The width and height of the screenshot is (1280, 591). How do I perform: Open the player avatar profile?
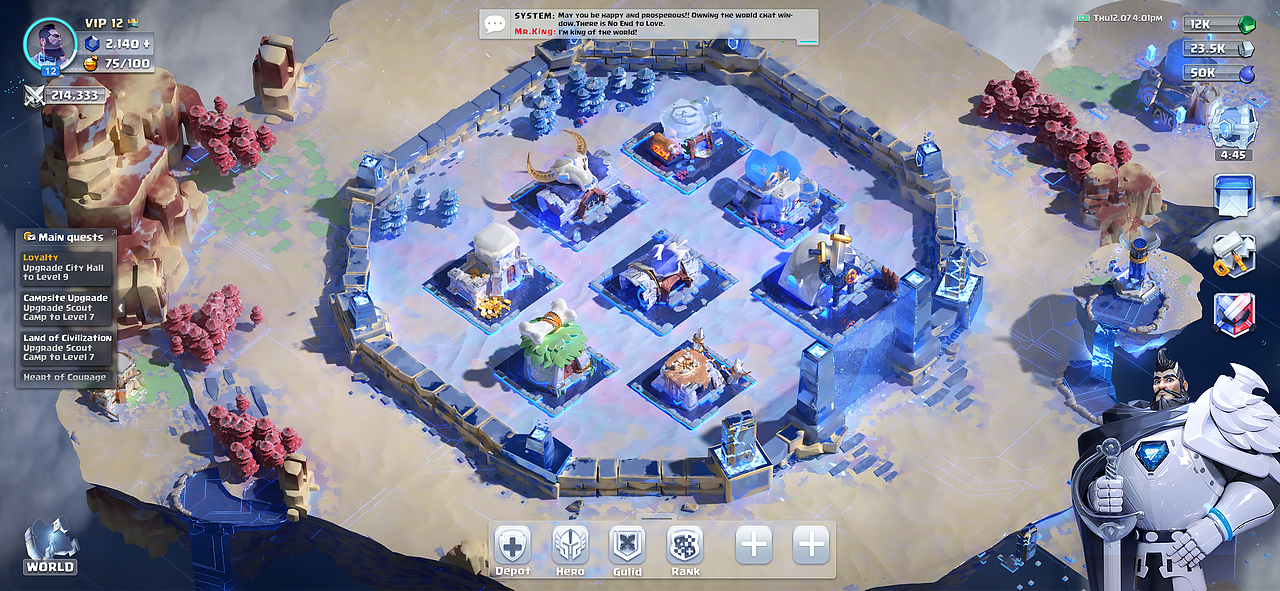point(50,45)
